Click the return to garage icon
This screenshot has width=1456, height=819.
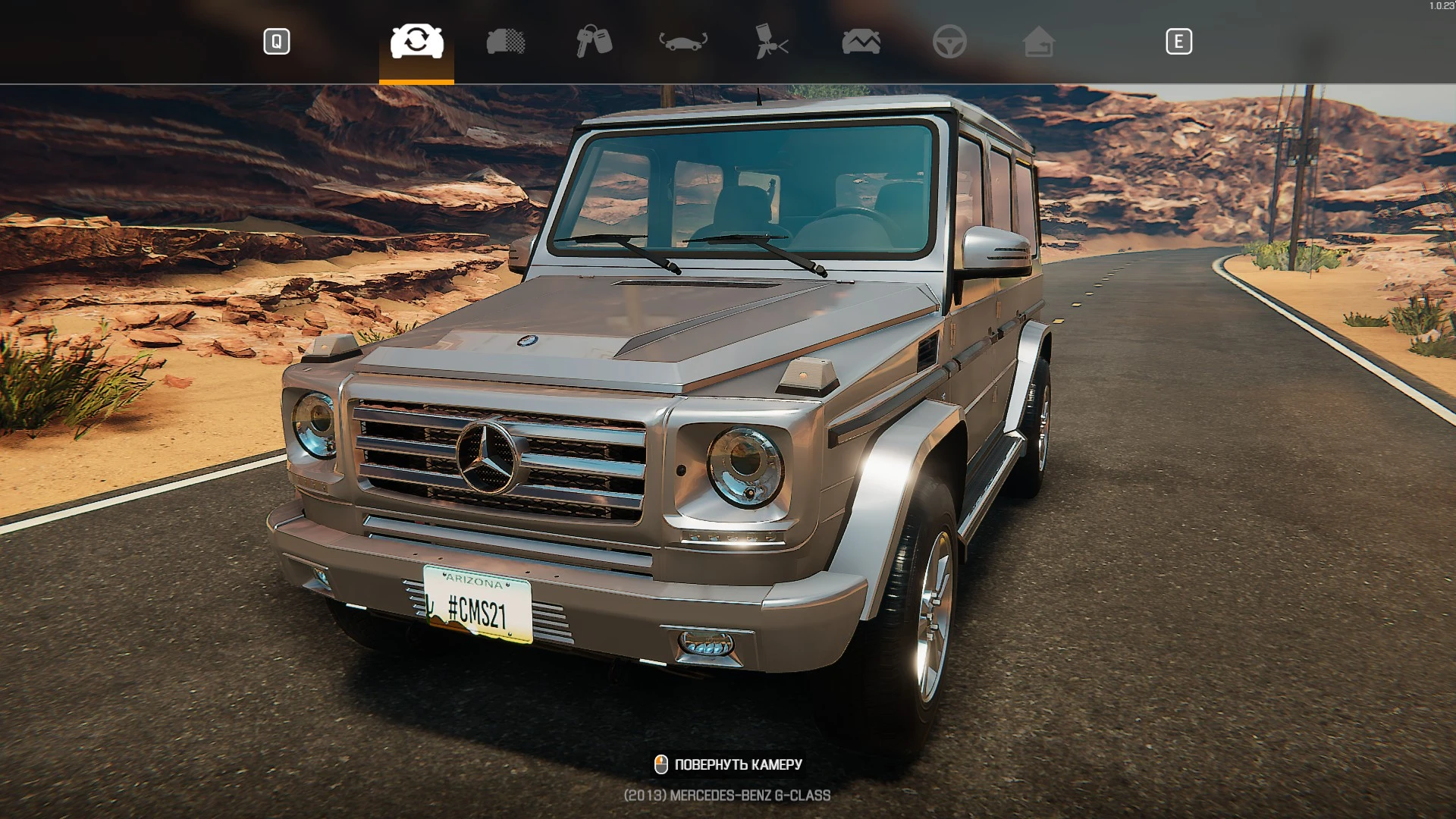click(1040, 42)
